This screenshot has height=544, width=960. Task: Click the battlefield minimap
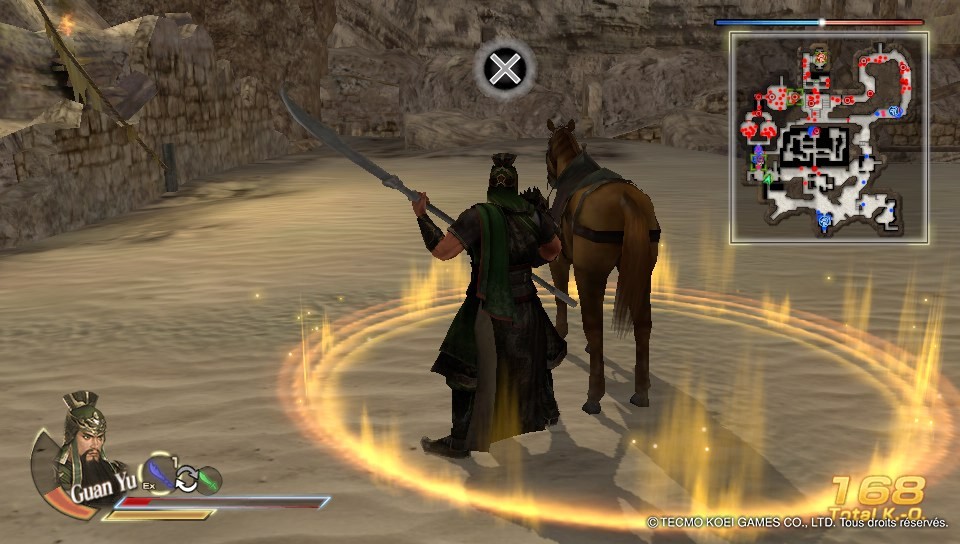[829, 137]
